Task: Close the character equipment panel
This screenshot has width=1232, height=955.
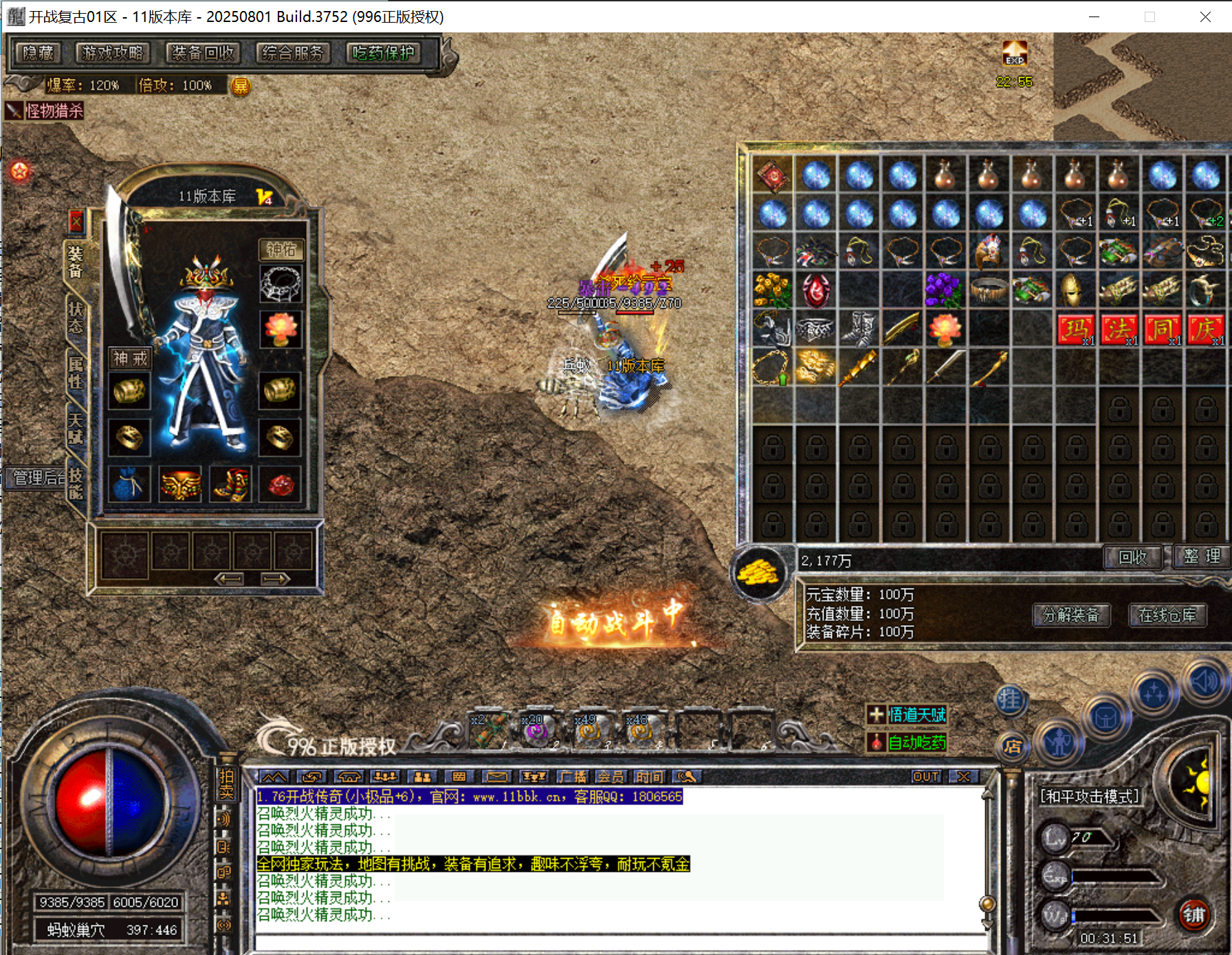Action: [76, 221]
